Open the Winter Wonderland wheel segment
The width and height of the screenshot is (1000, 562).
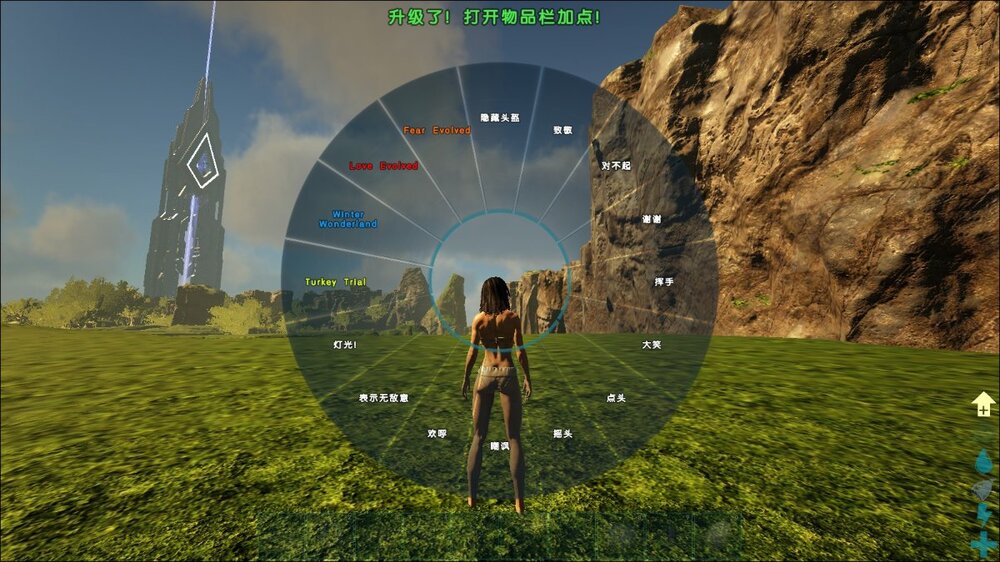(348, 219)
